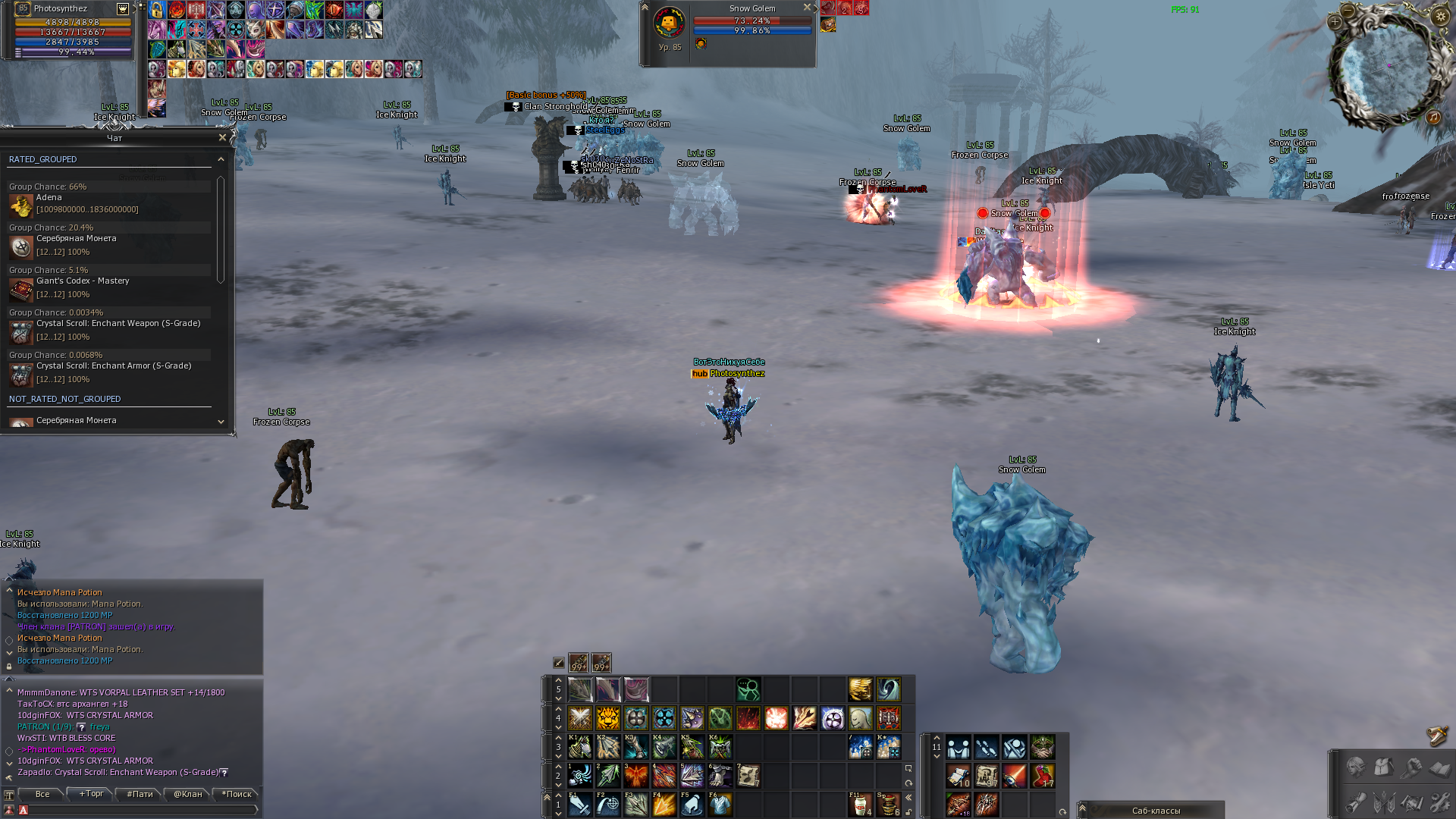Screen dimensions: 1456x819
Task: Switch to the Все chat tab
Action: (x=42, y=794)
